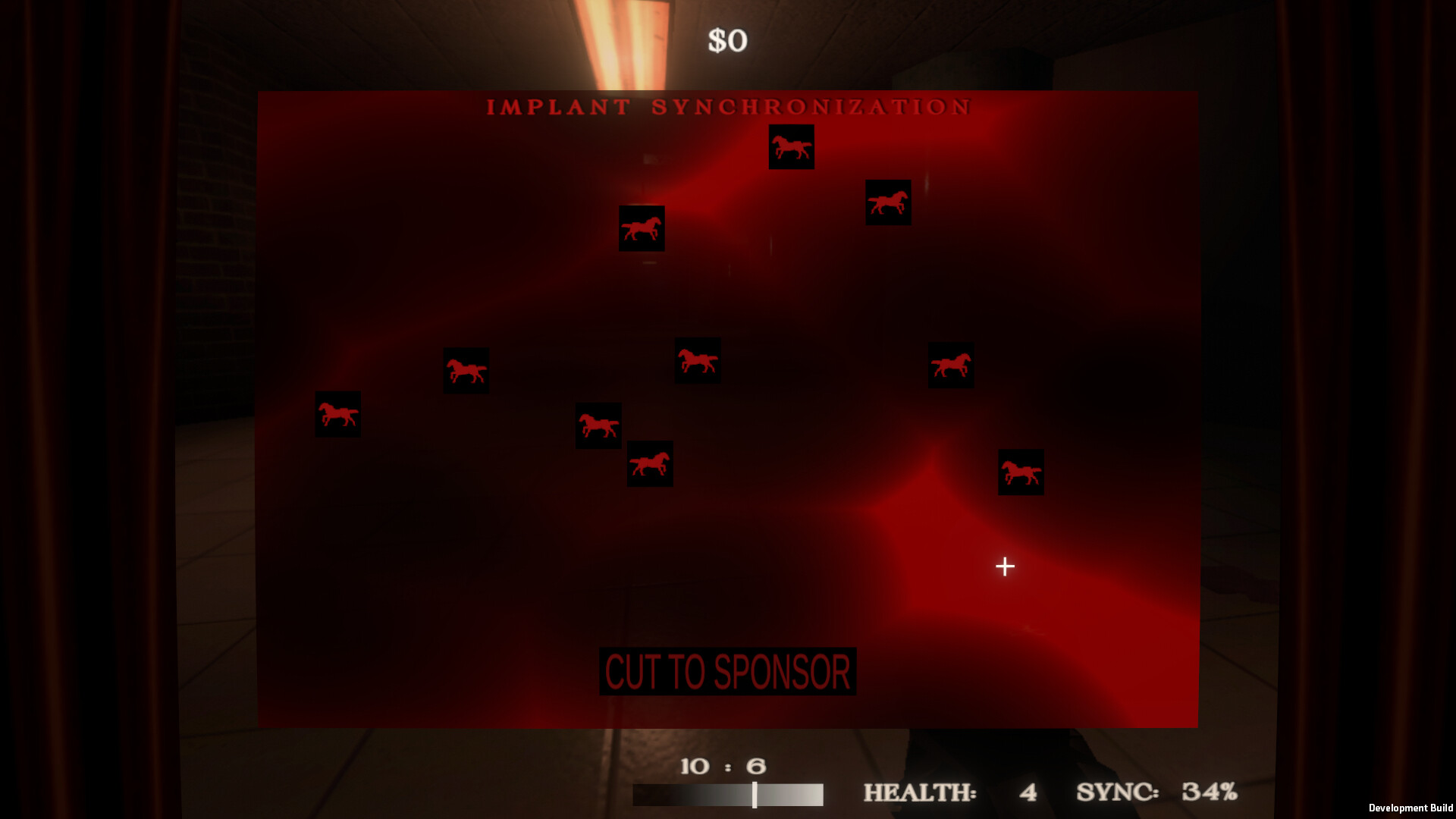Click the horse below the centered horse pair
The image size is (1456, 819).
click(x=650, y=464)
